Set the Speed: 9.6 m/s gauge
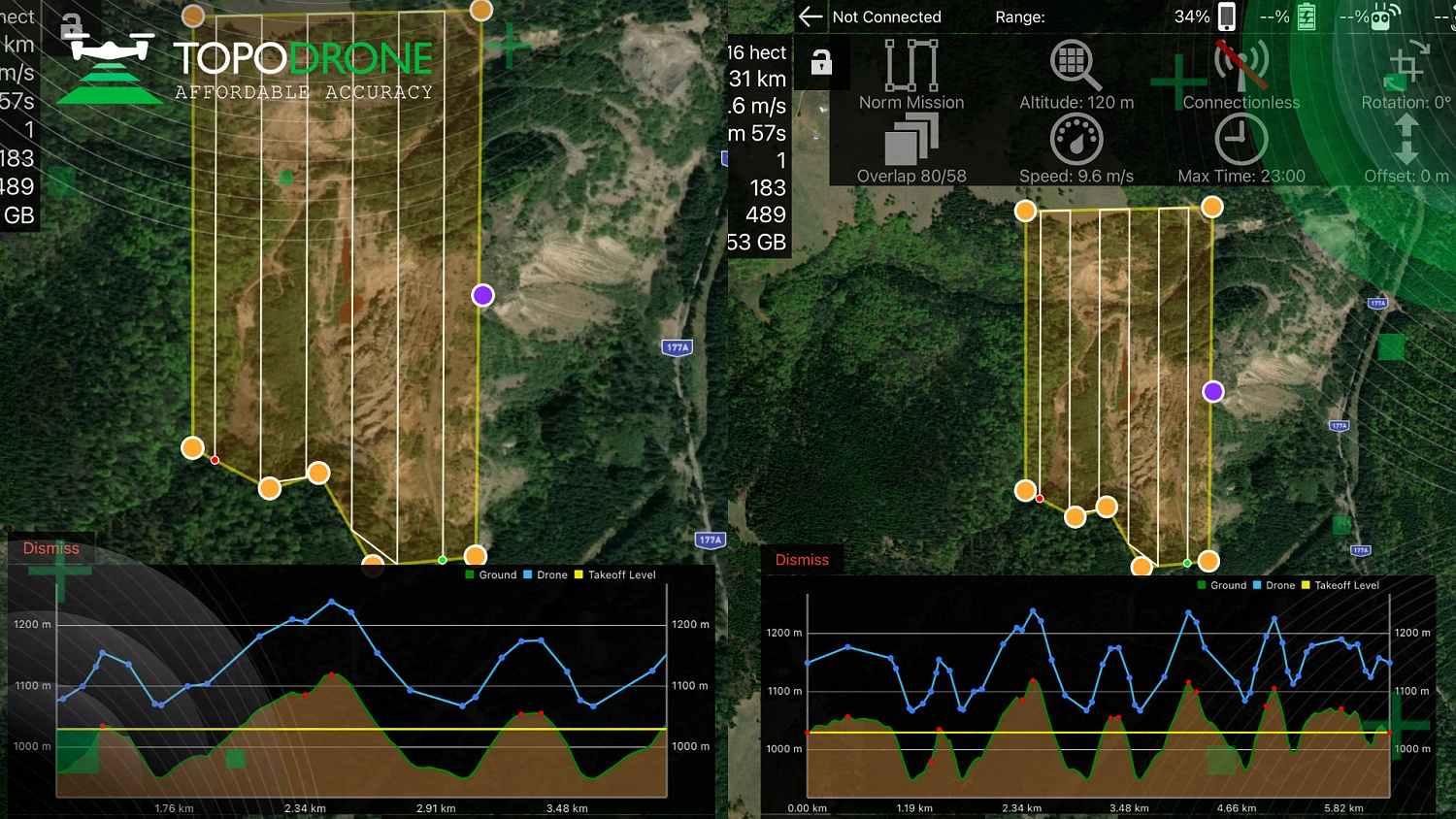The image size is (1456, 819). (x=1075, y=140)
